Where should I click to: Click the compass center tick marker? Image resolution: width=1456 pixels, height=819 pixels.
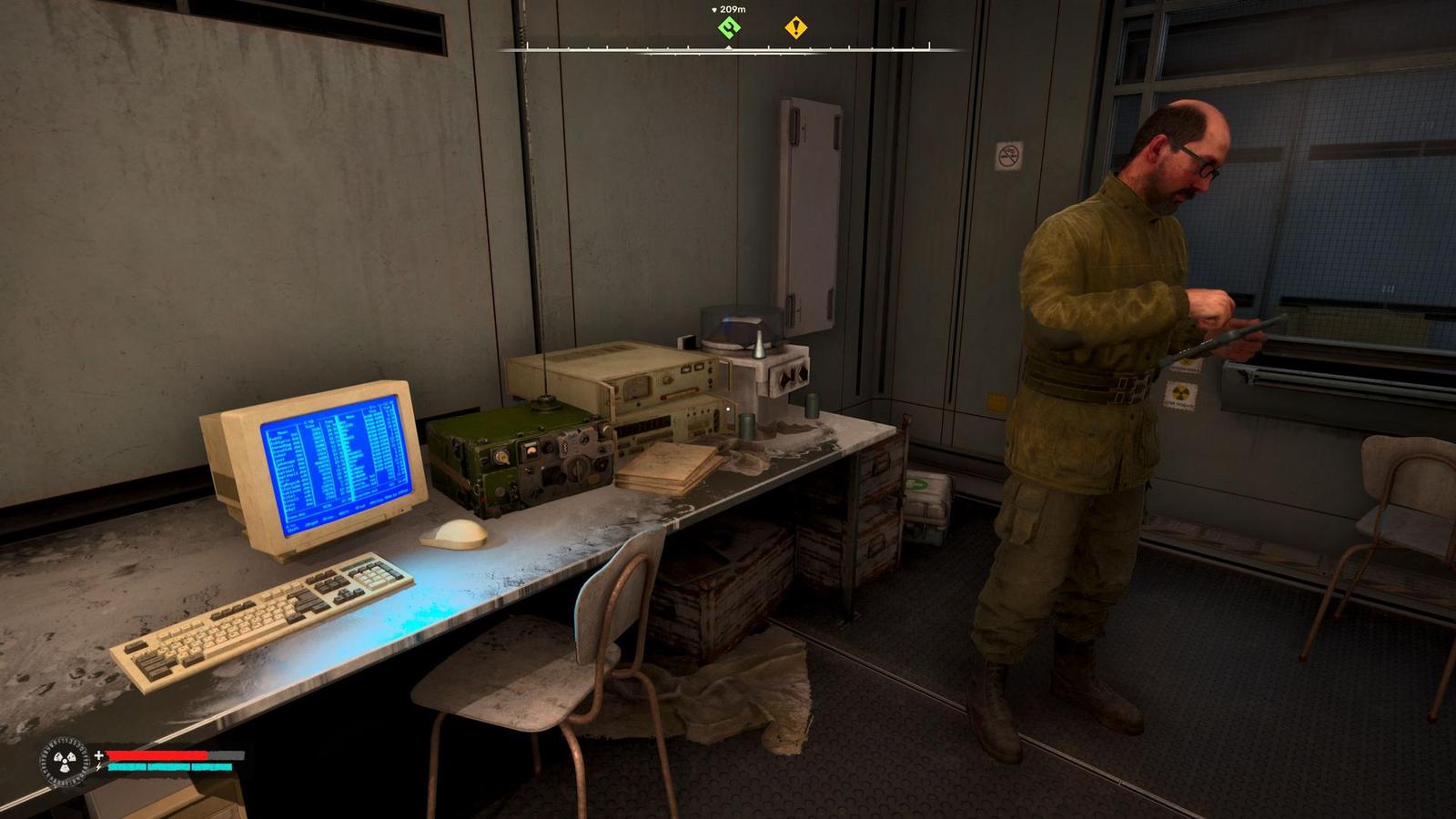click(728, 47)
